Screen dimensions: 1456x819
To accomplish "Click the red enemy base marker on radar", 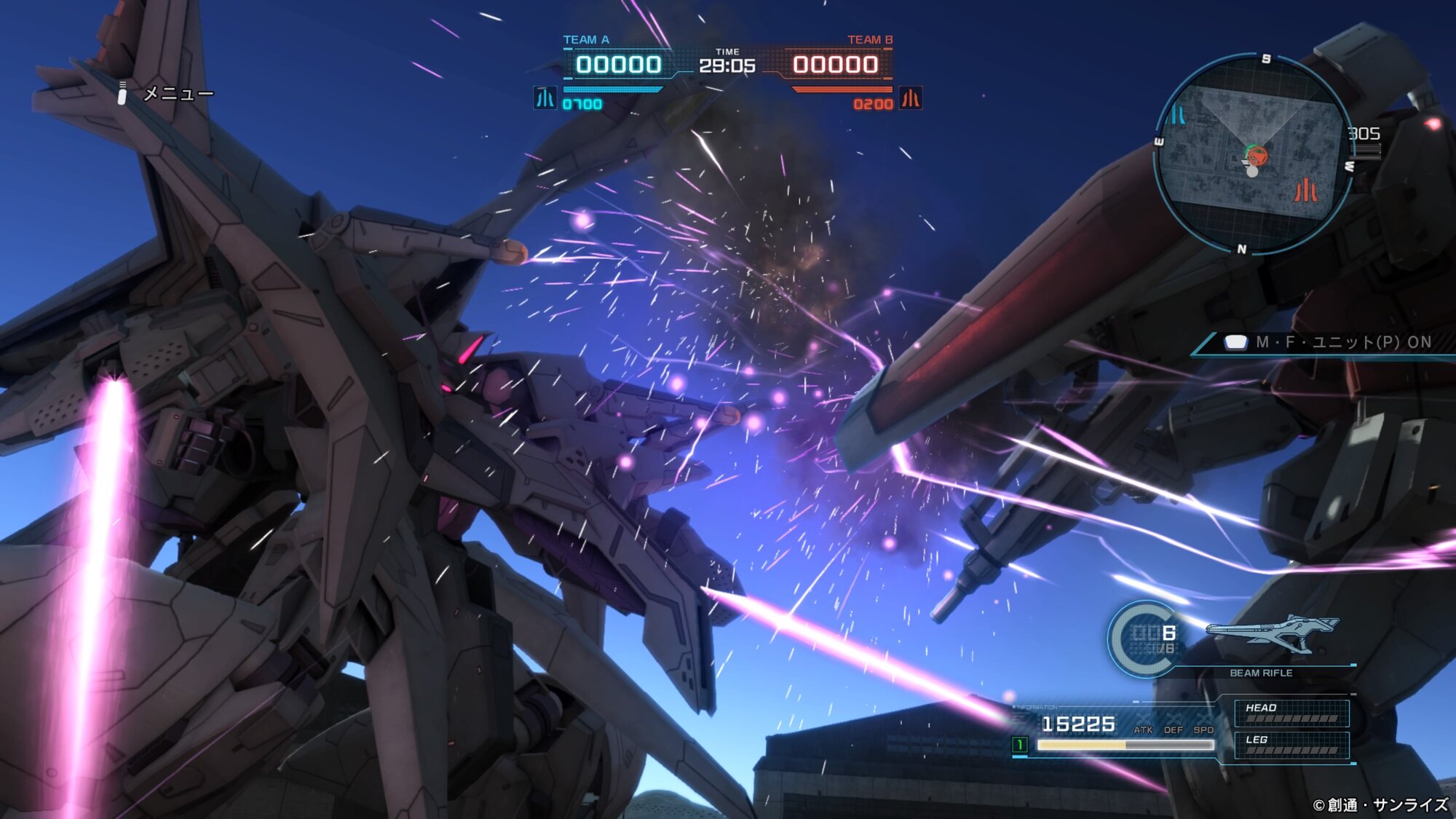I will point(1305,191).
